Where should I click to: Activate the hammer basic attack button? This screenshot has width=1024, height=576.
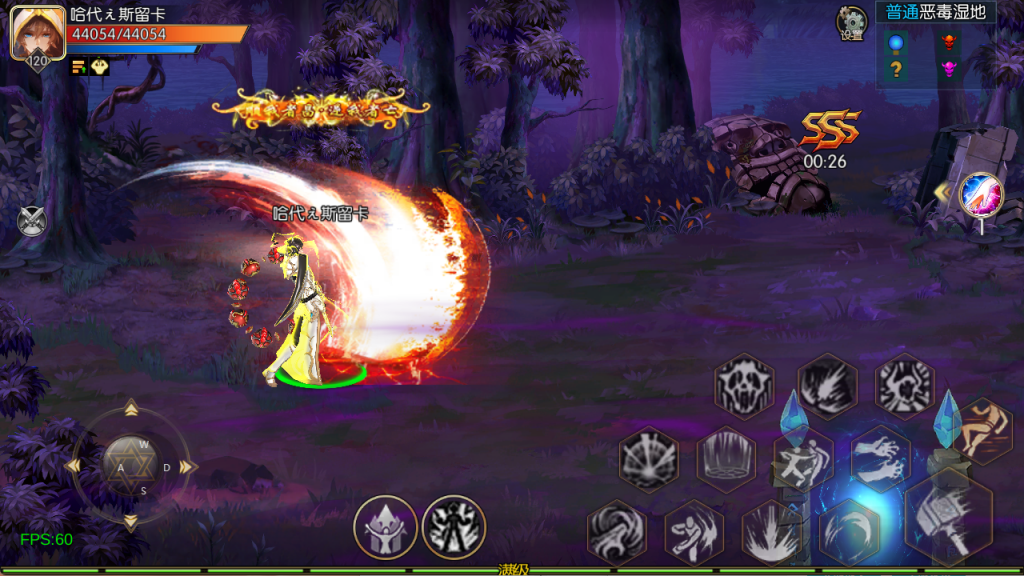pyautogui.click(x=948, y=517)
